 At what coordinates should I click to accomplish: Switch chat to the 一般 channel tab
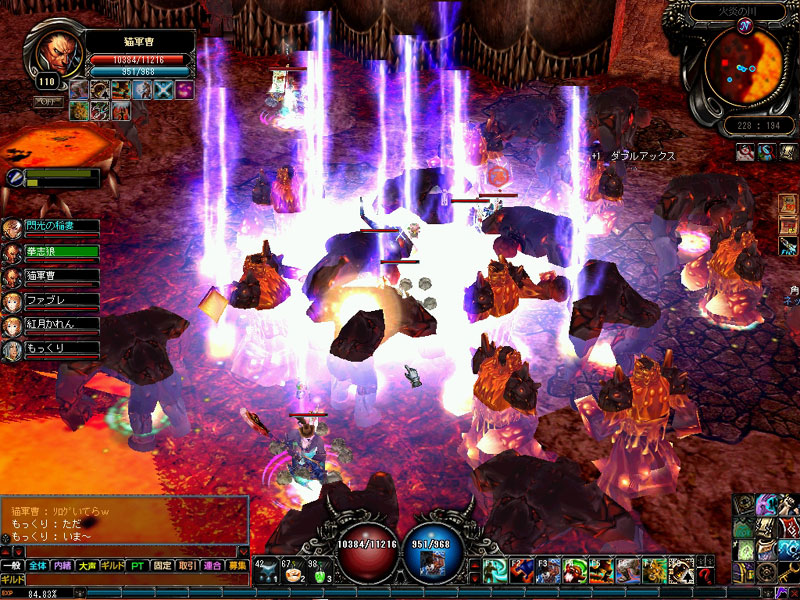(x=11, y=566)
